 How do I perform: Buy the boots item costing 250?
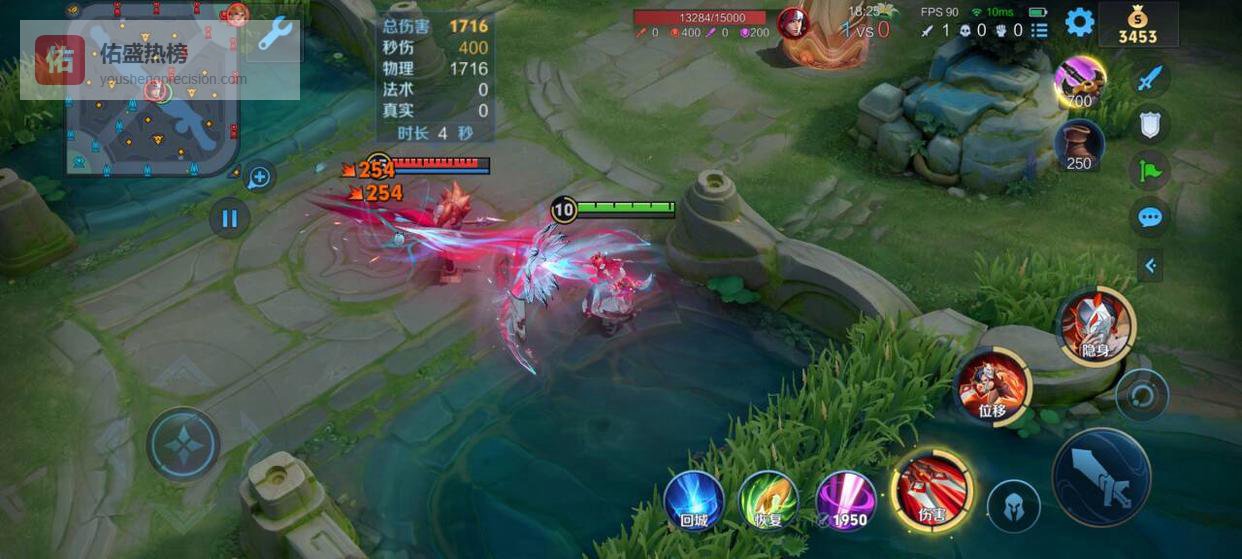(x=1079, y=145)
